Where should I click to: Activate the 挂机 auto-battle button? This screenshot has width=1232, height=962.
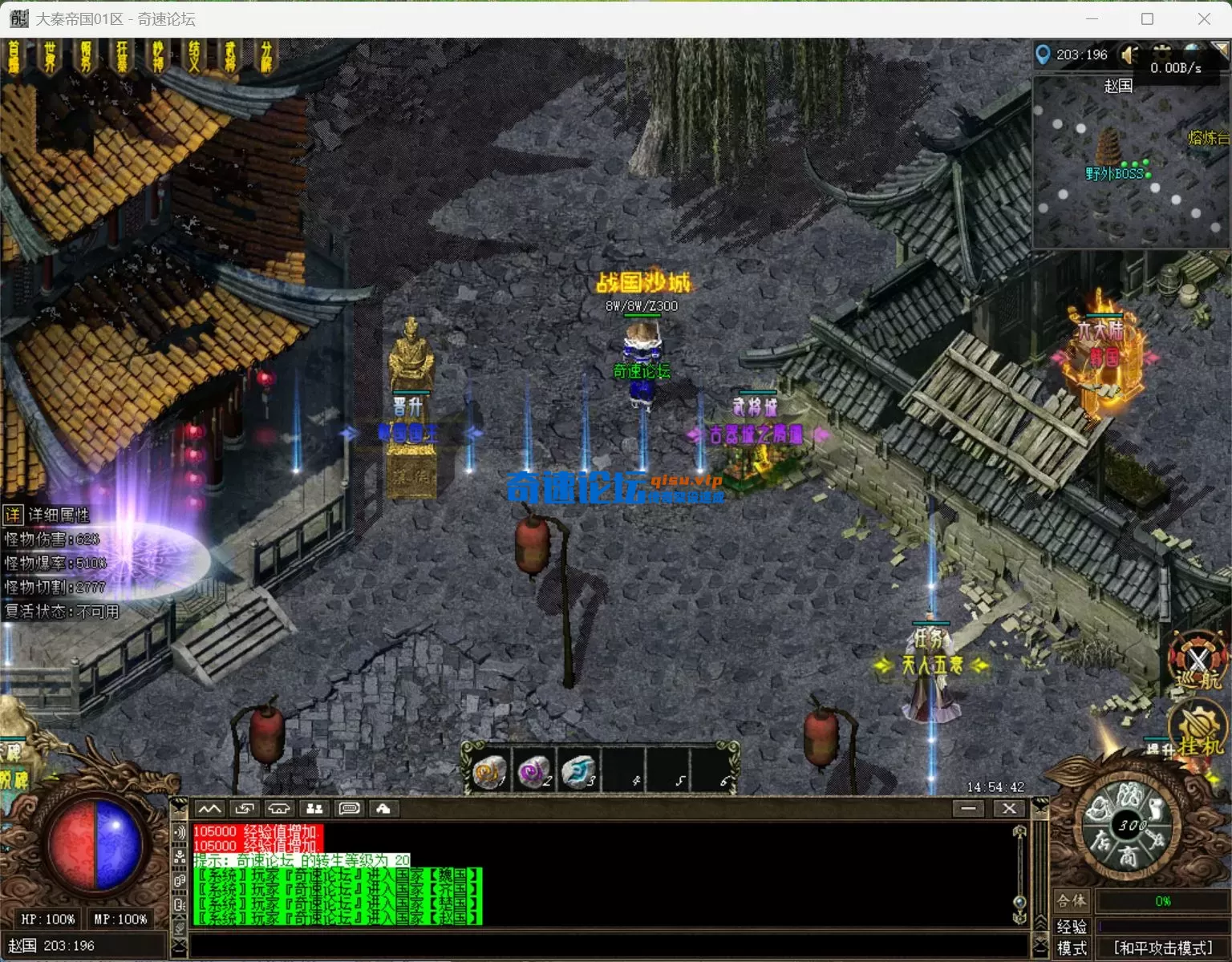coord(1198,731)
